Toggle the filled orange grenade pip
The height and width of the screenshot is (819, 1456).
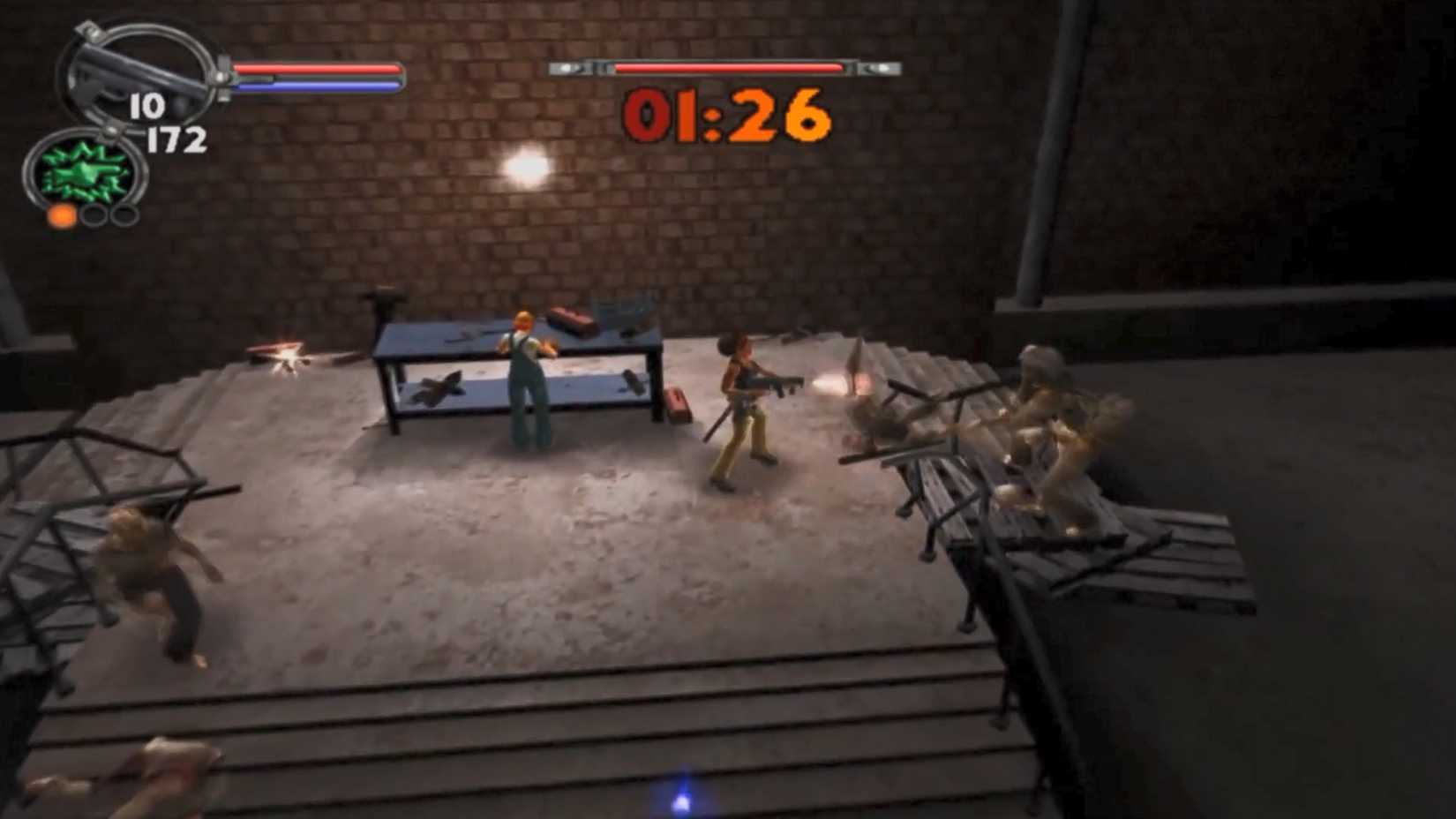pos(62,215)
